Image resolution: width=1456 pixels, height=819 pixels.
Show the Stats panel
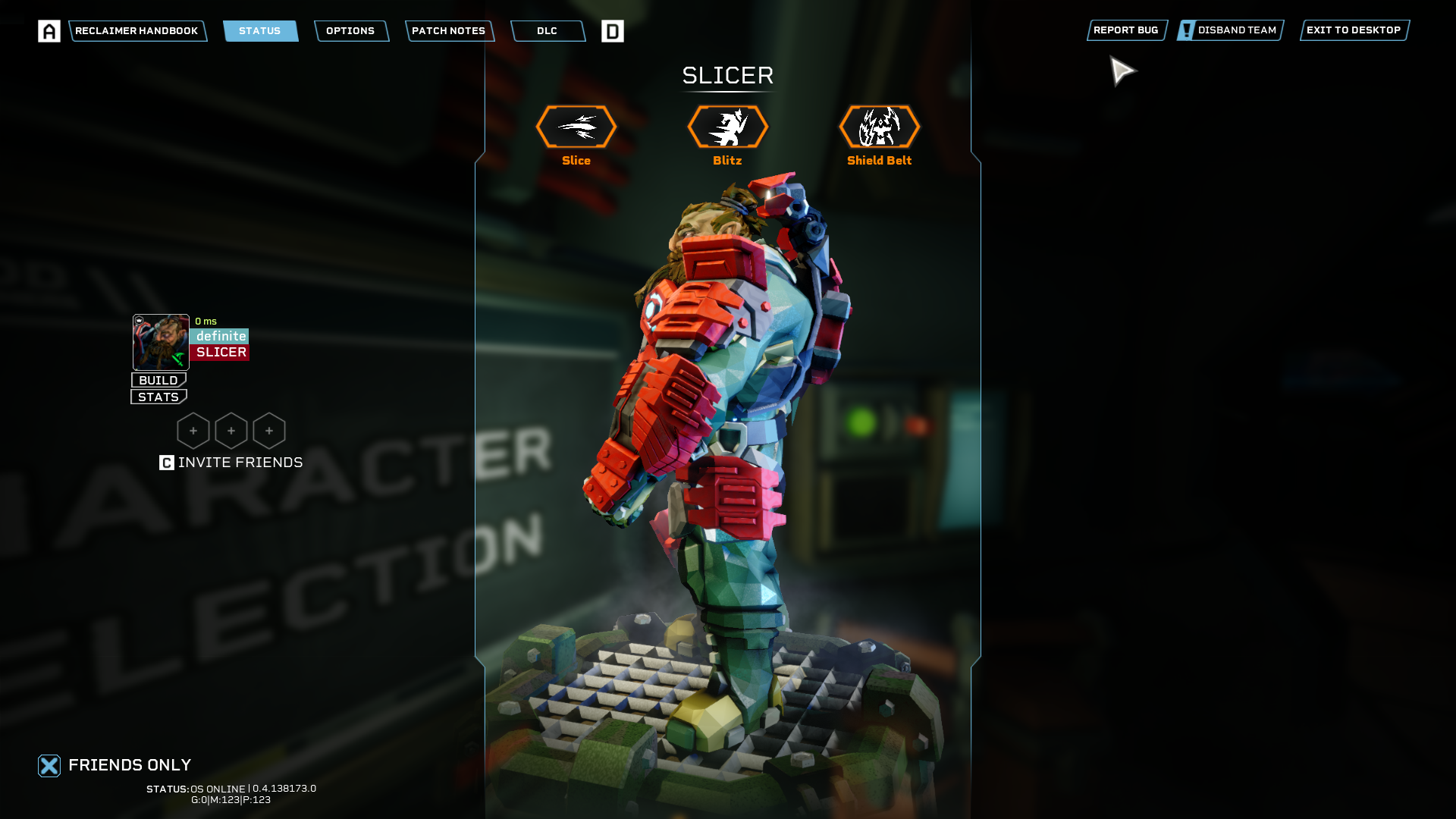click(158, 397)
